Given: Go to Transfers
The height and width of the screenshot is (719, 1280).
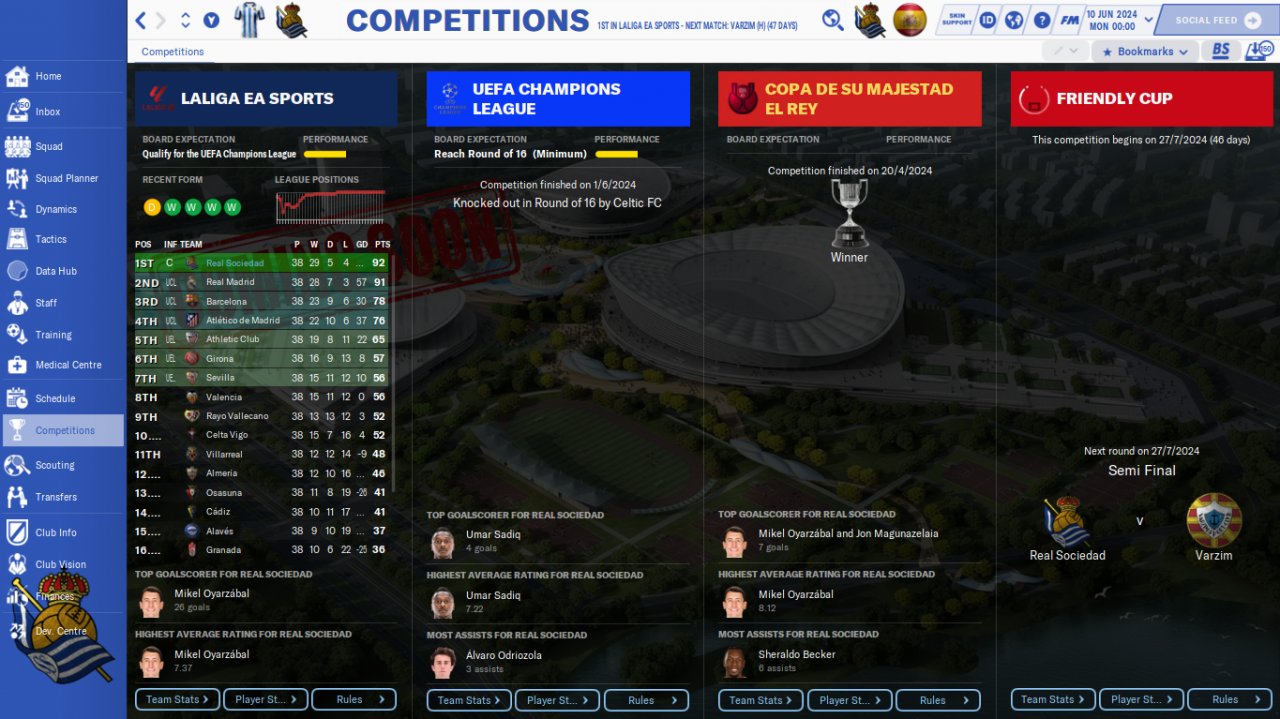Looking at the screenshot, I should 56,497.
